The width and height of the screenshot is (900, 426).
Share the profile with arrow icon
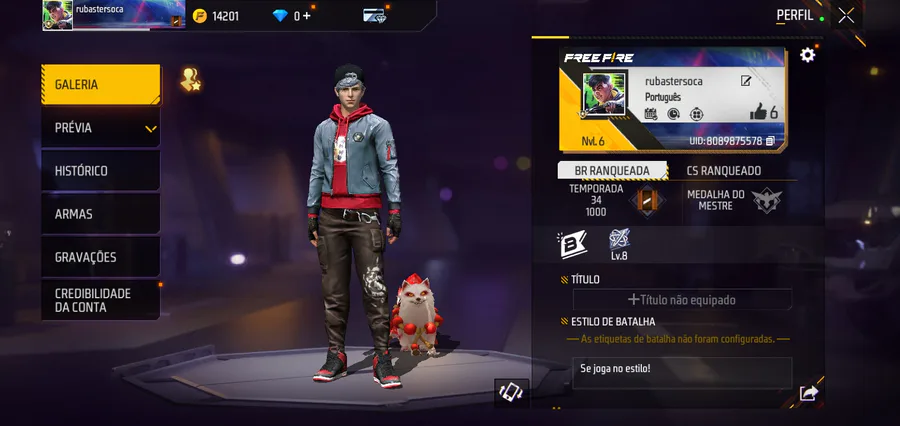[808, 394]
